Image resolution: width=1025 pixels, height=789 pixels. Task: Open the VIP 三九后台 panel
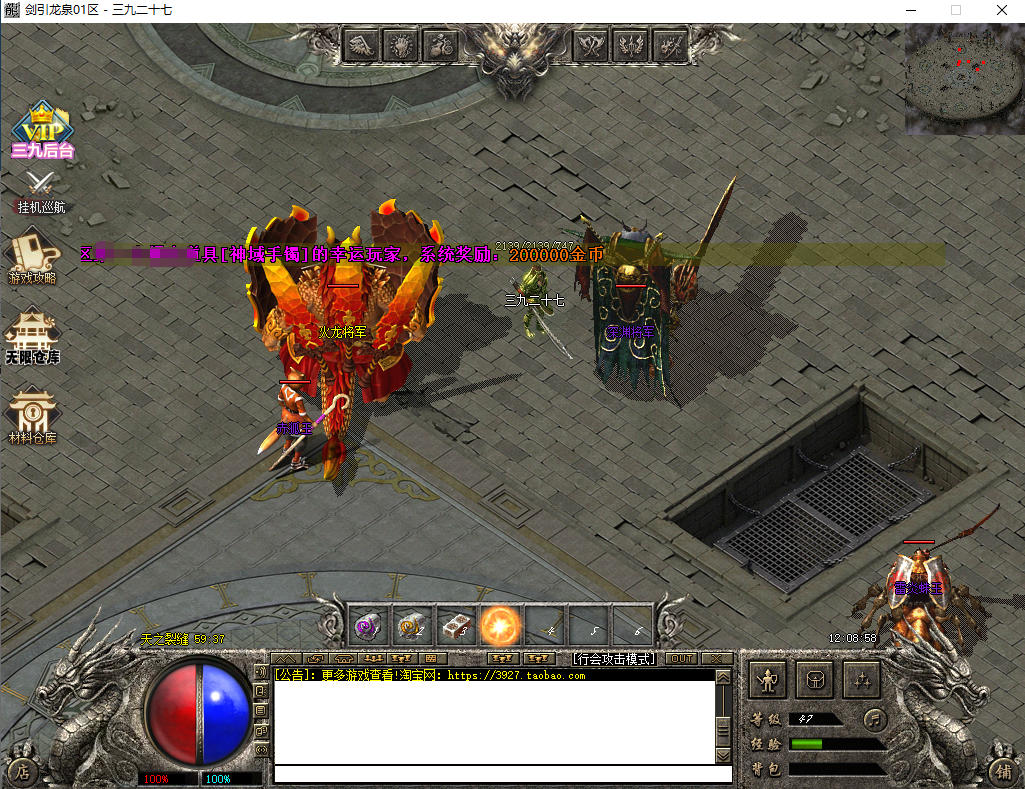click(43, 130)
